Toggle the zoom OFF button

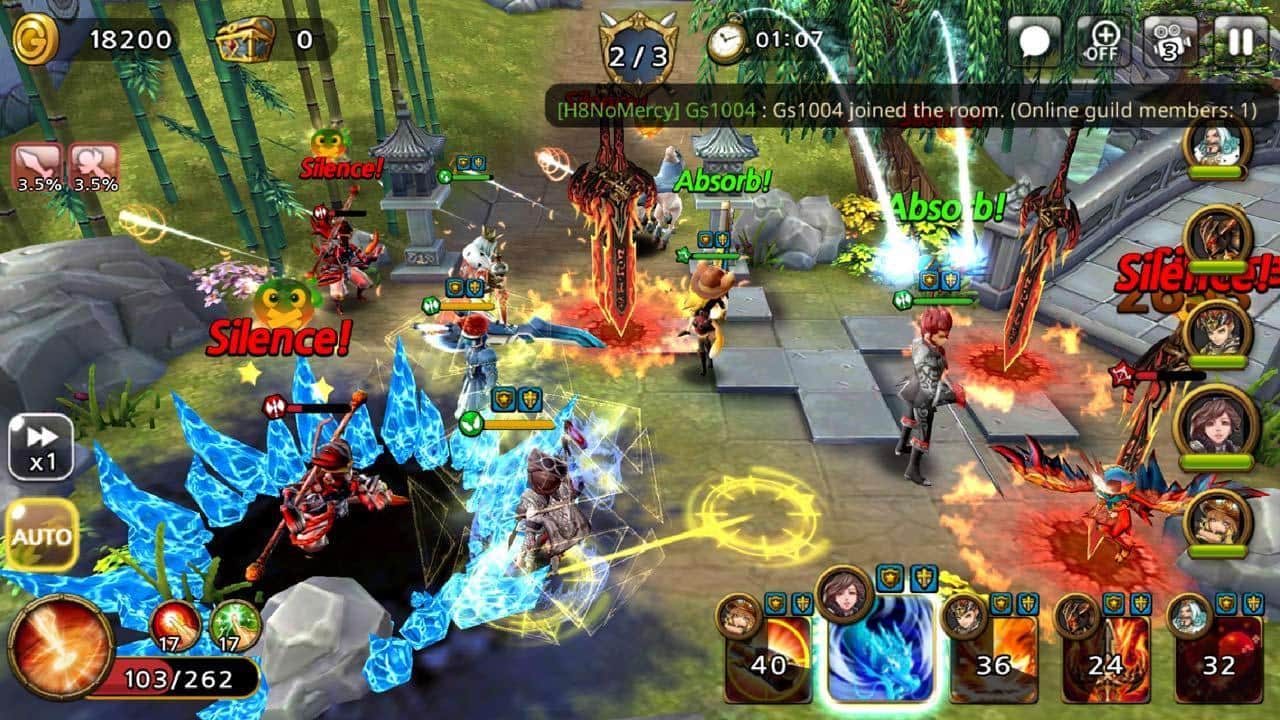(1103, 42)
